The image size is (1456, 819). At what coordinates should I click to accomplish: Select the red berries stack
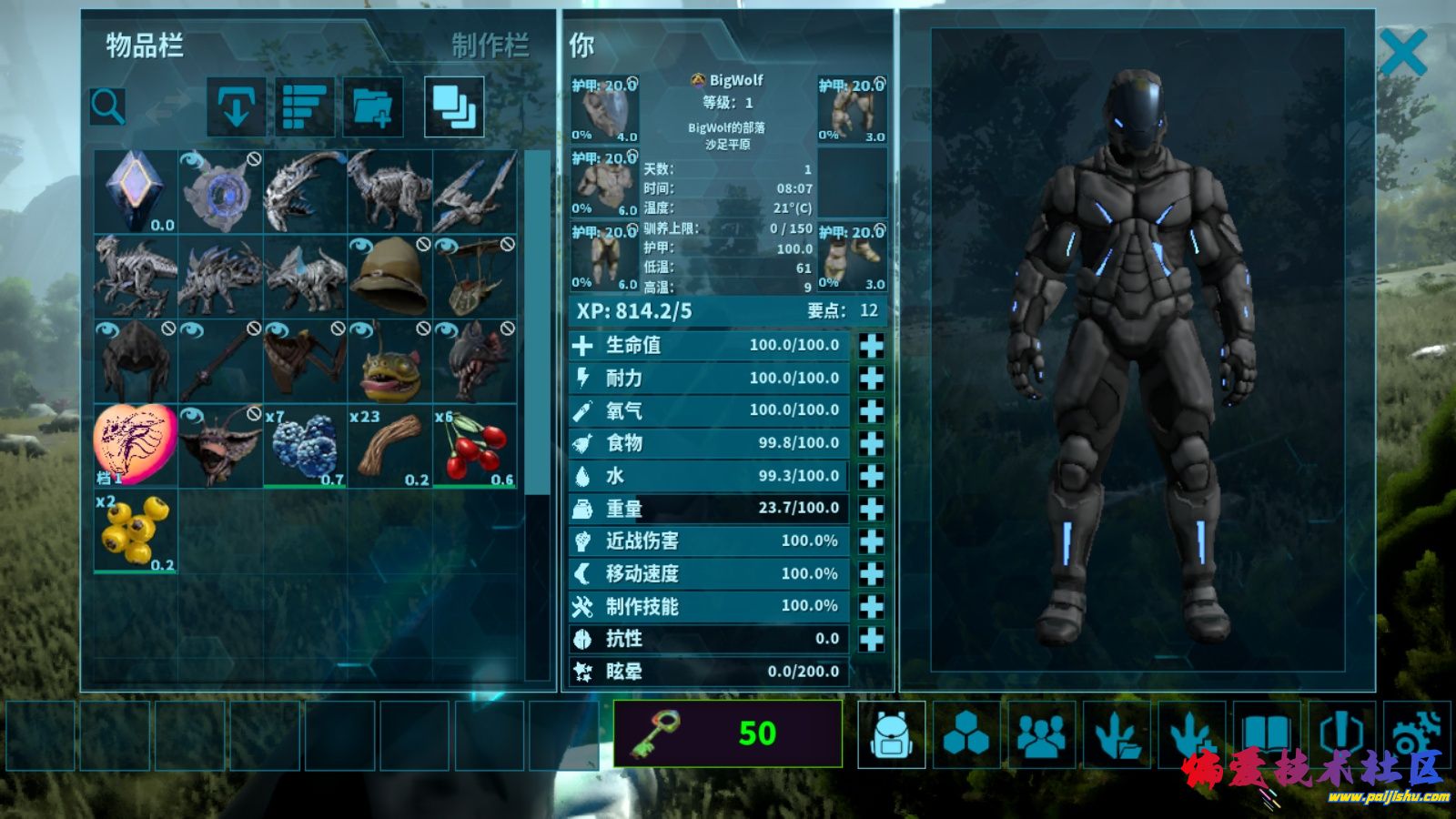pos(474,447)
